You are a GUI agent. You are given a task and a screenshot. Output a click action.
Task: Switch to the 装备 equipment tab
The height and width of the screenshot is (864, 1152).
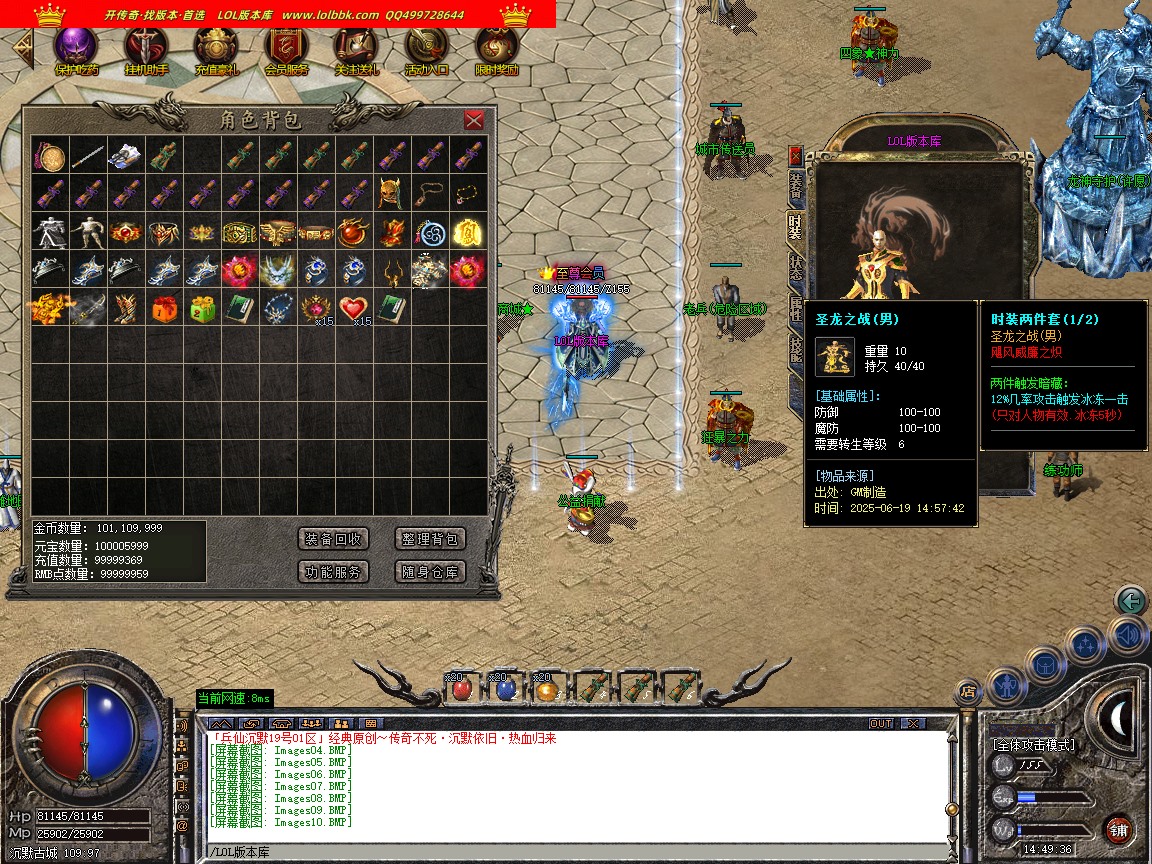pyautogui.click(x=796, y=184)
